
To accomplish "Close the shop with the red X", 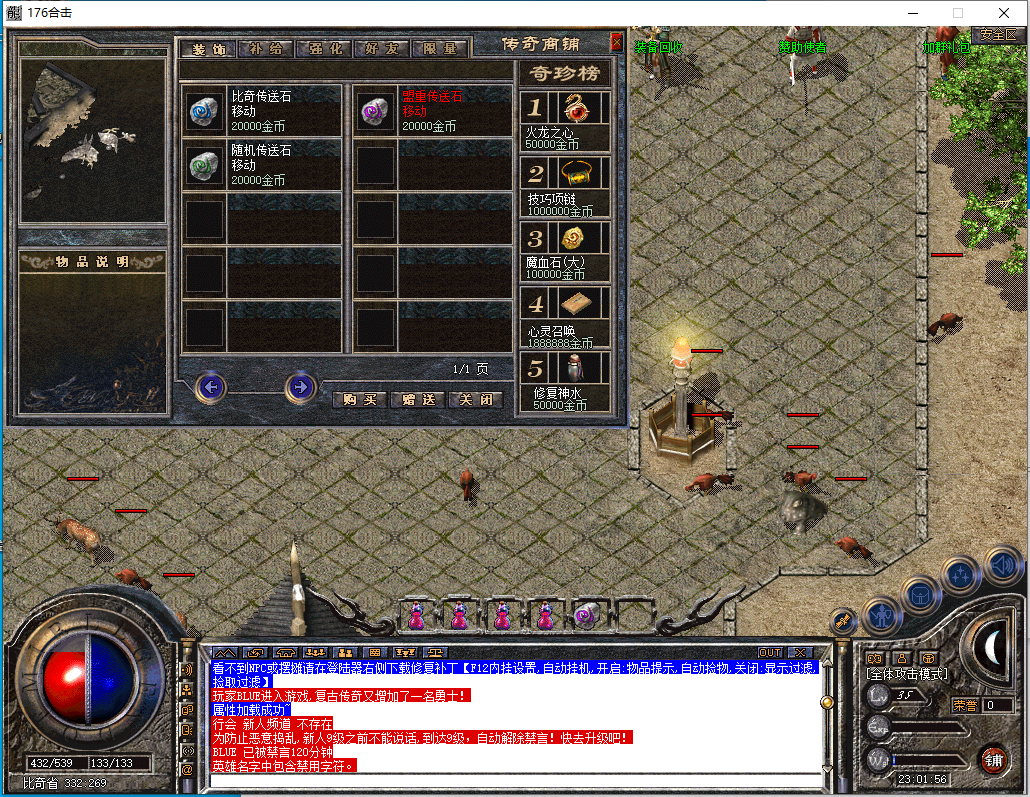I will pos(616,43).
